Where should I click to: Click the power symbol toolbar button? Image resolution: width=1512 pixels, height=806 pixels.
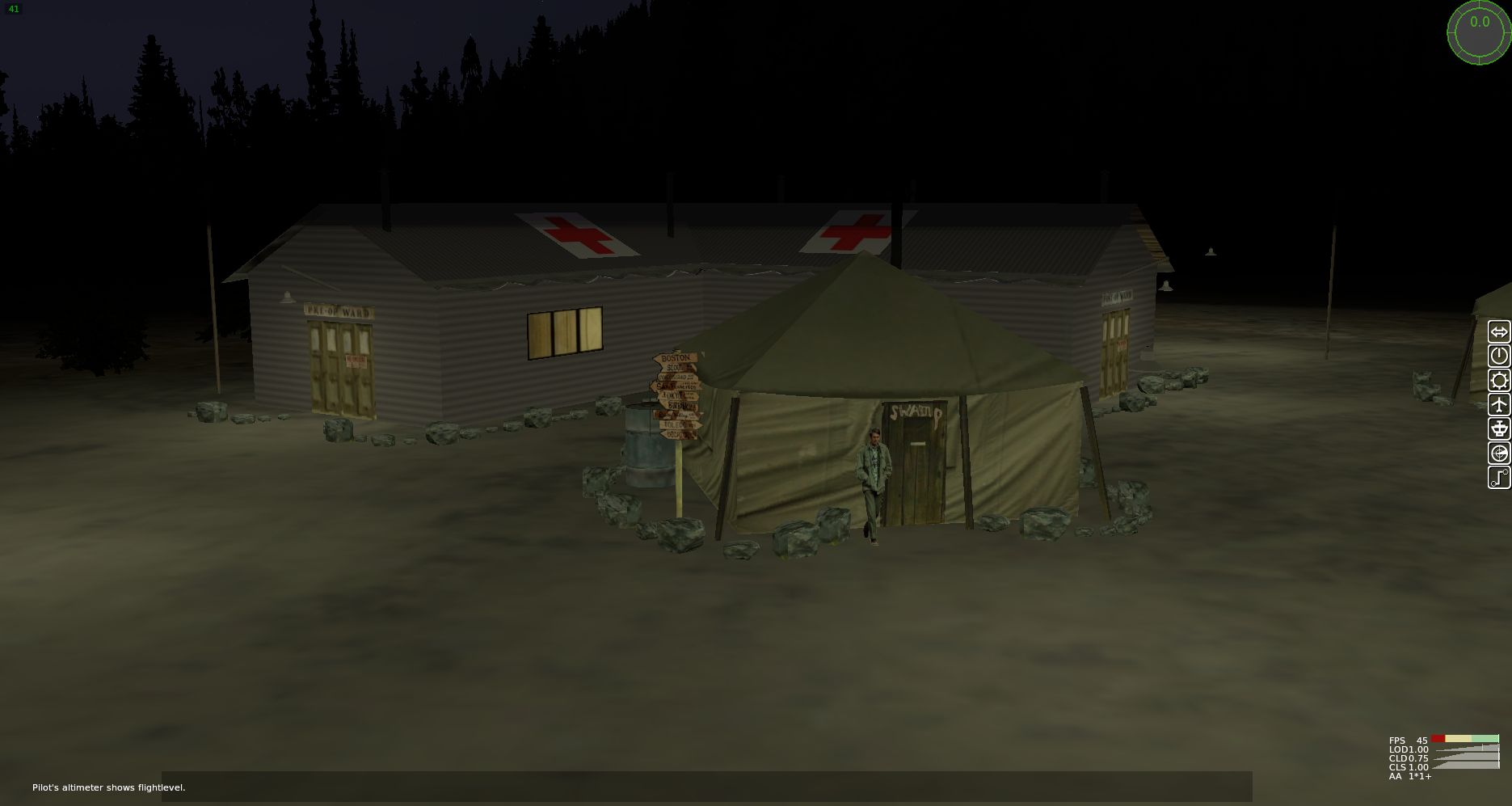coord(1499,357)
